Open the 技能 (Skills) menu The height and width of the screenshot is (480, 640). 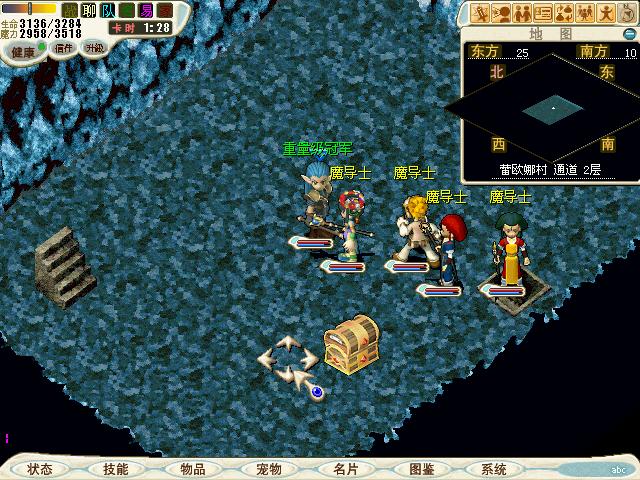tap(115, 469)
